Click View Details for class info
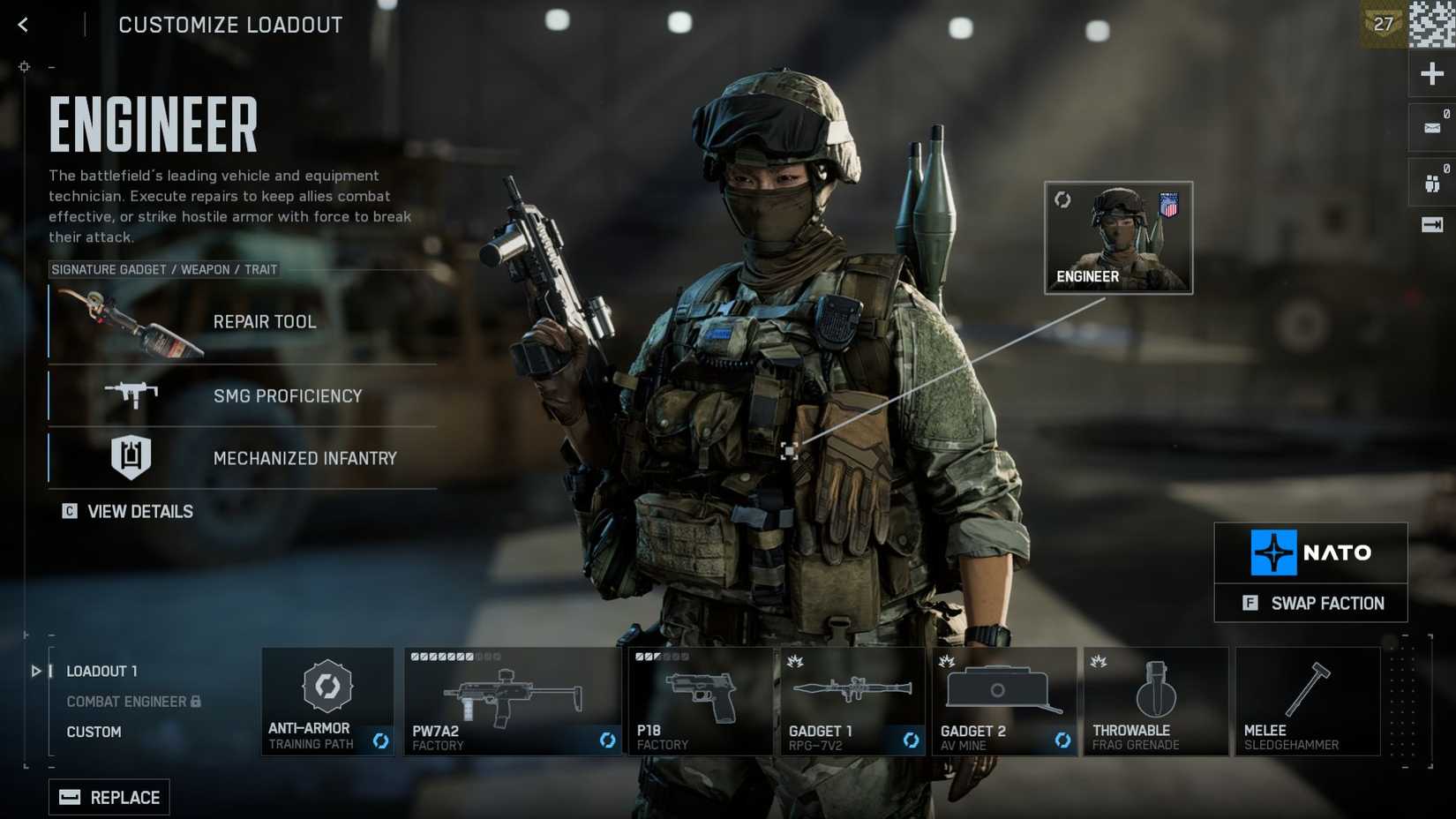The width and height of the screenshot is (1456, 819). 127,511
